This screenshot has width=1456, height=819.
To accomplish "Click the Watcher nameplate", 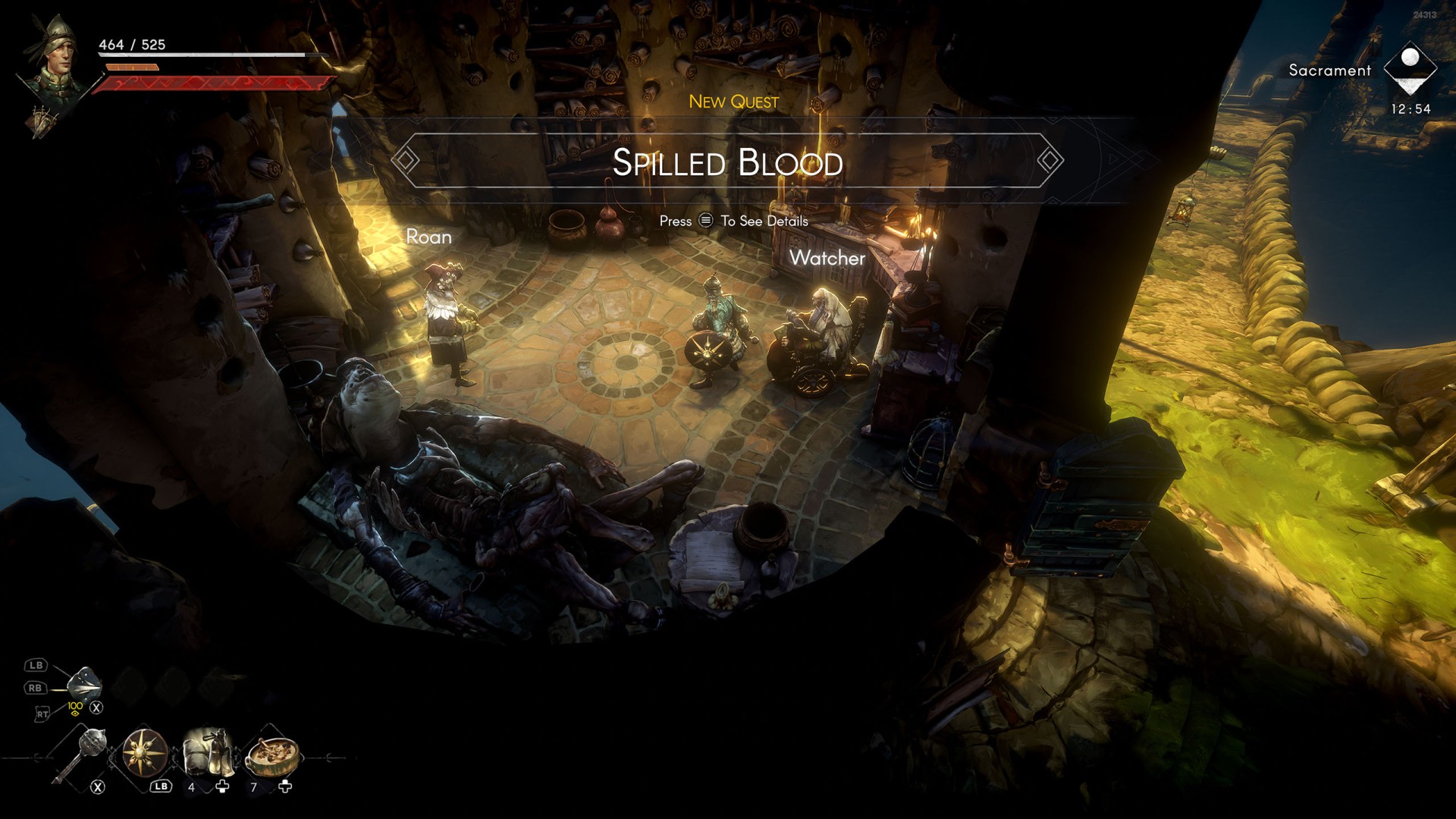I will tap(827, 259).
